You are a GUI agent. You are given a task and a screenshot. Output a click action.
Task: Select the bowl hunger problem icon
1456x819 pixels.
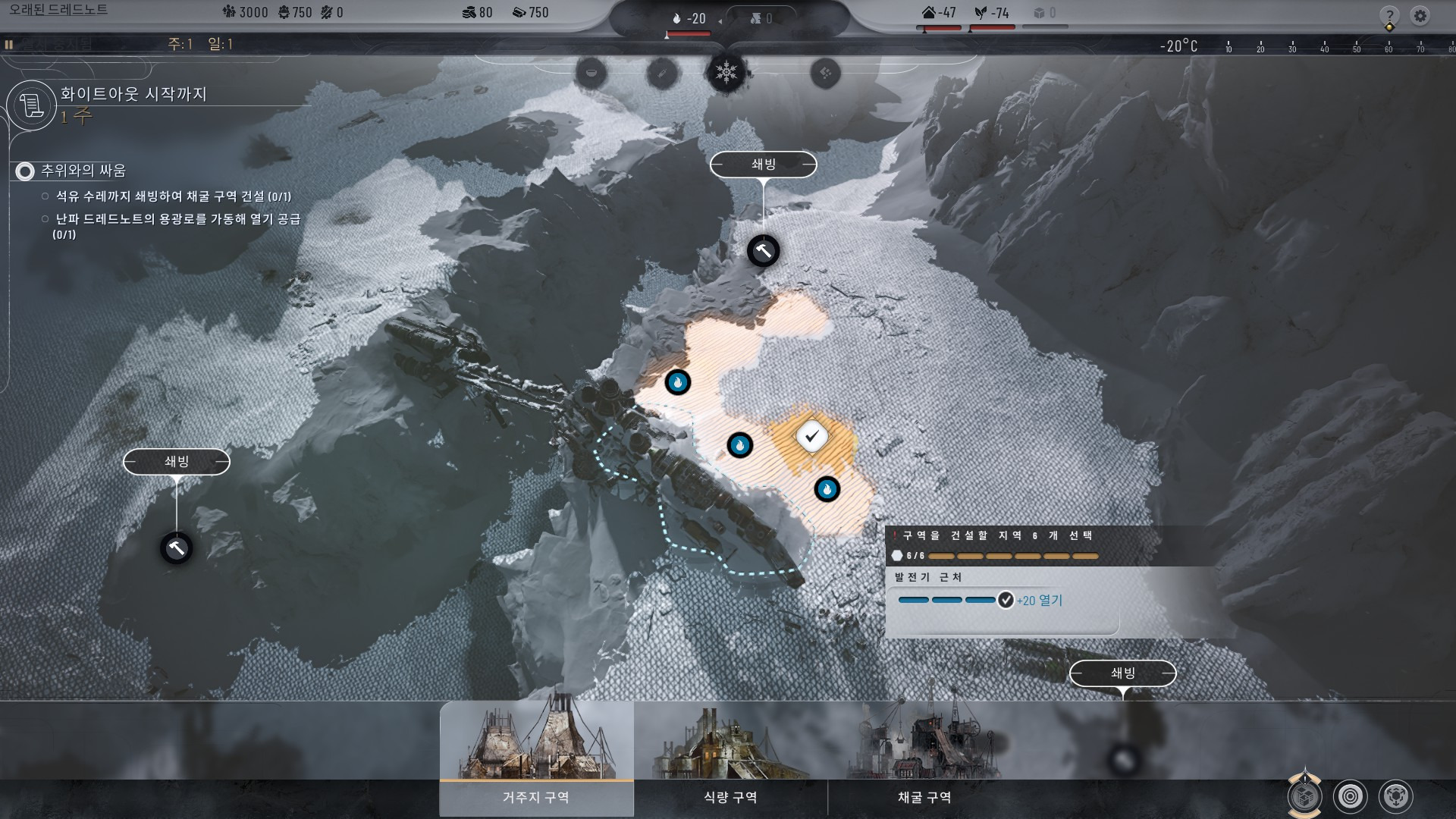click(x=591, y=73)
